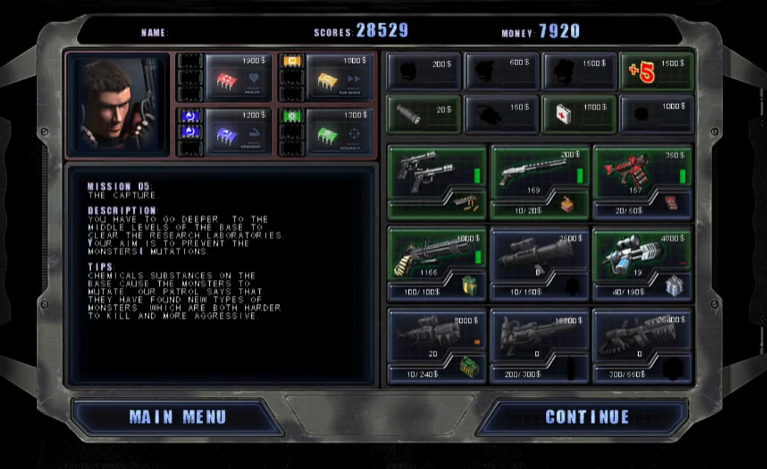
Task: Purchase the locked weapon priced 8000$
Action: (x=437, y=336)
